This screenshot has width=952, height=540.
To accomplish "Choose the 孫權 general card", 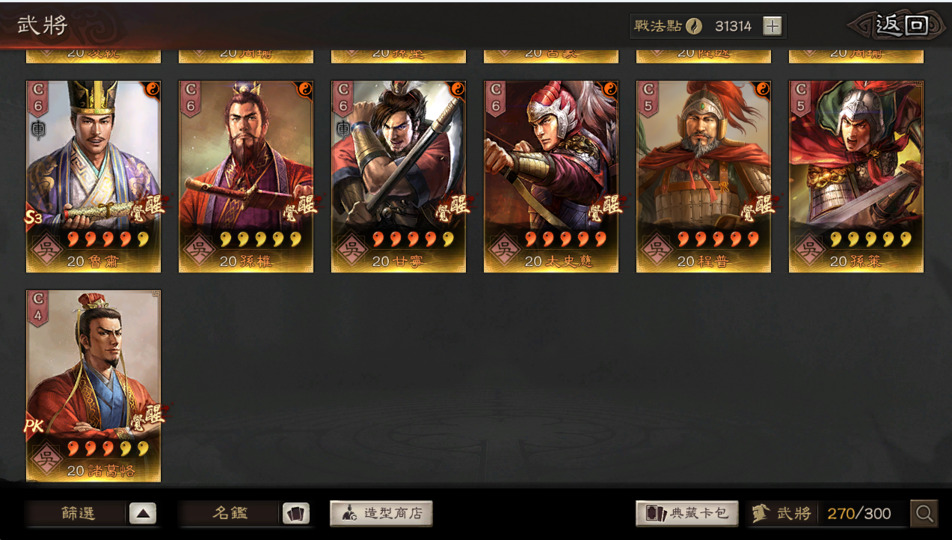I will tap(246, 176).
